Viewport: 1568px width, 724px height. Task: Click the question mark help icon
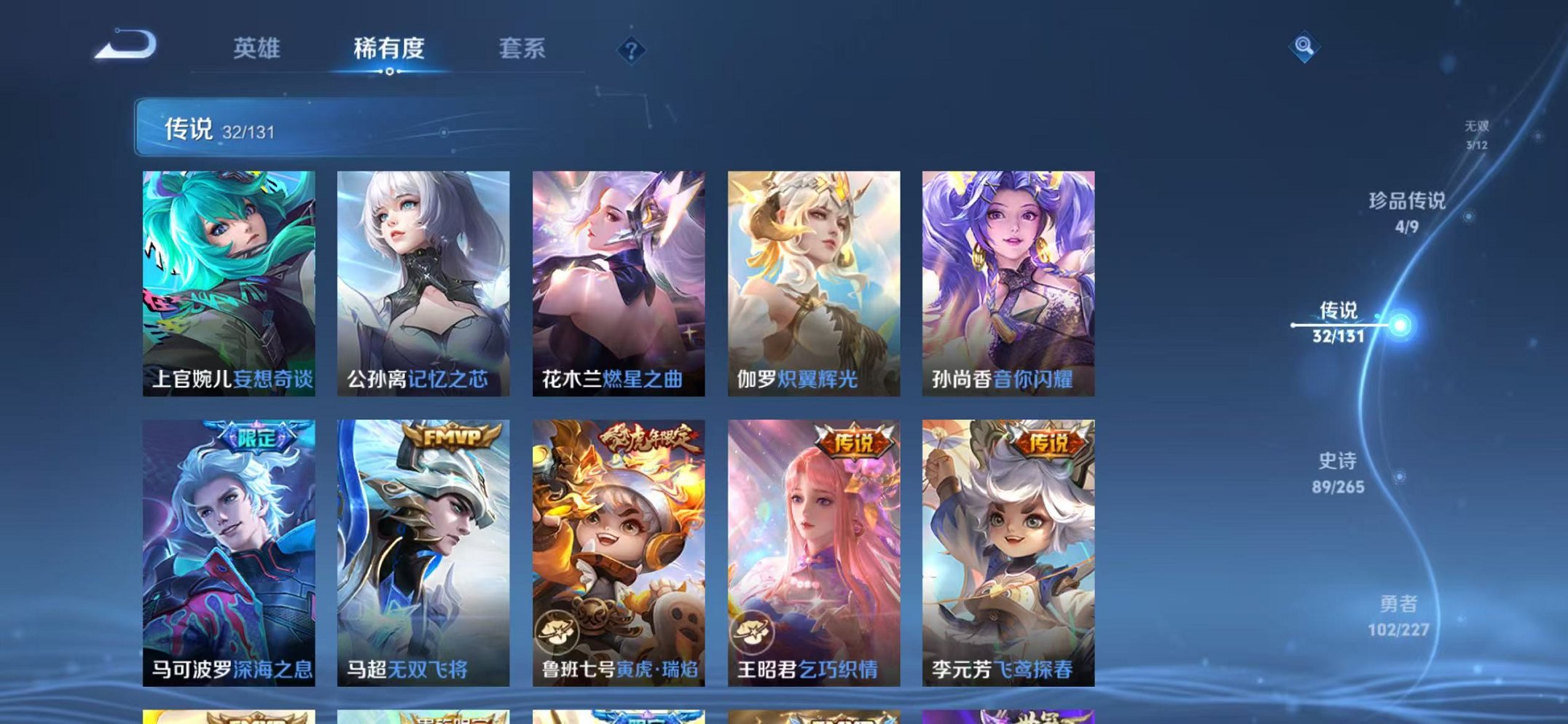tap(632, 50)
